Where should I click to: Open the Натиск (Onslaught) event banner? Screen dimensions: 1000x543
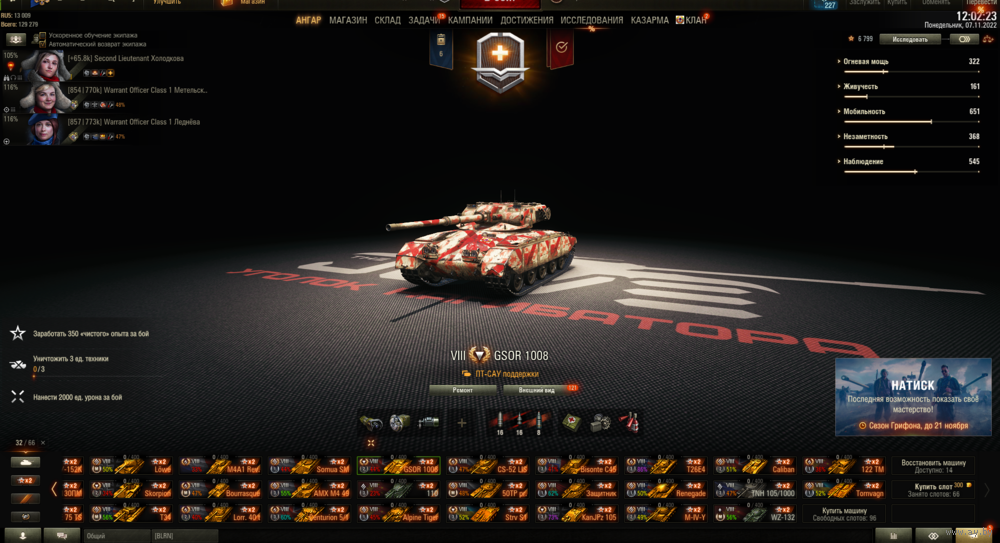click(913, 397)
